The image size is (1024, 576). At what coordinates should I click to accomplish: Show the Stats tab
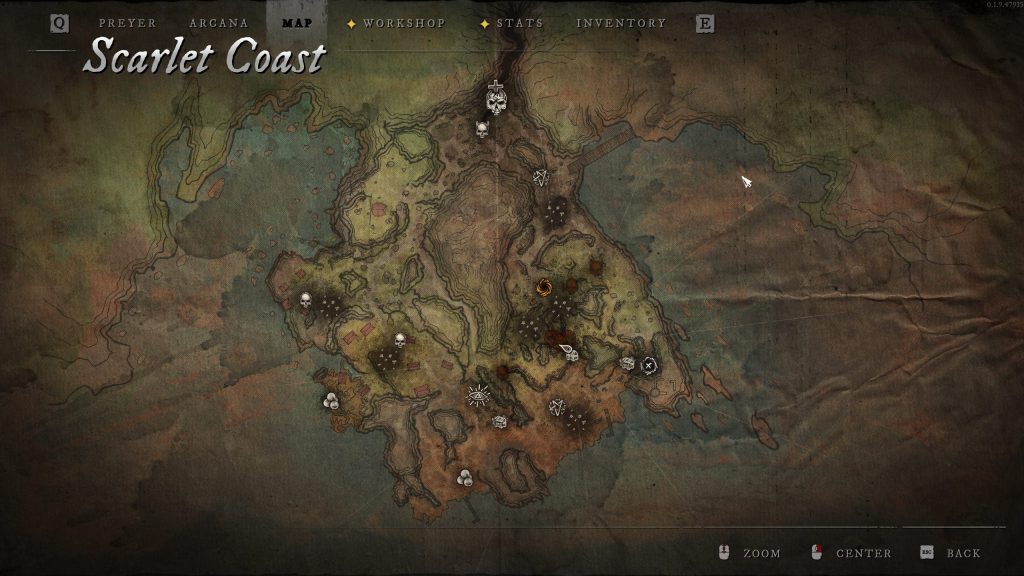(x=520, y=23)
